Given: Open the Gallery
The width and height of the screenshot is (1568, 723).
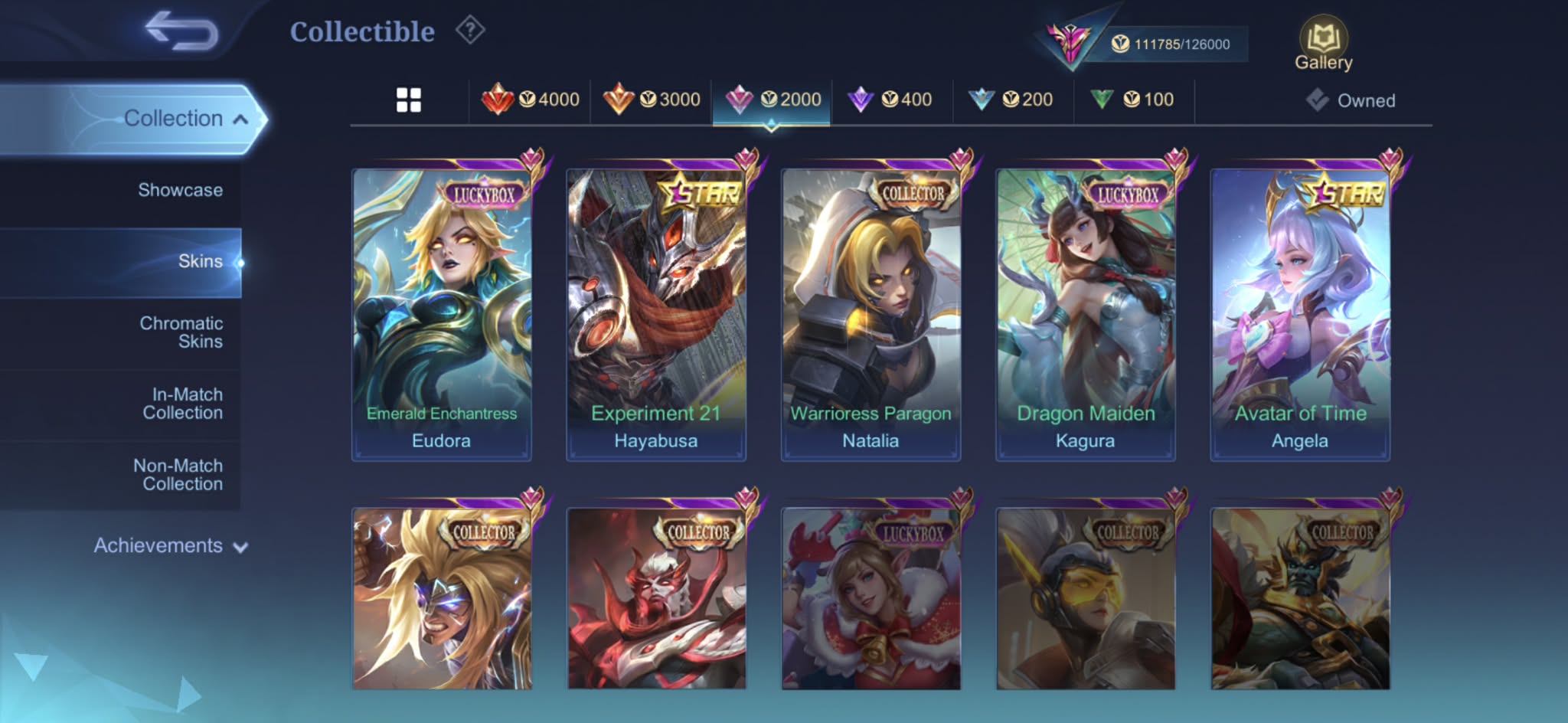Looking at the screenshot, I should [x=1323, y=44].
